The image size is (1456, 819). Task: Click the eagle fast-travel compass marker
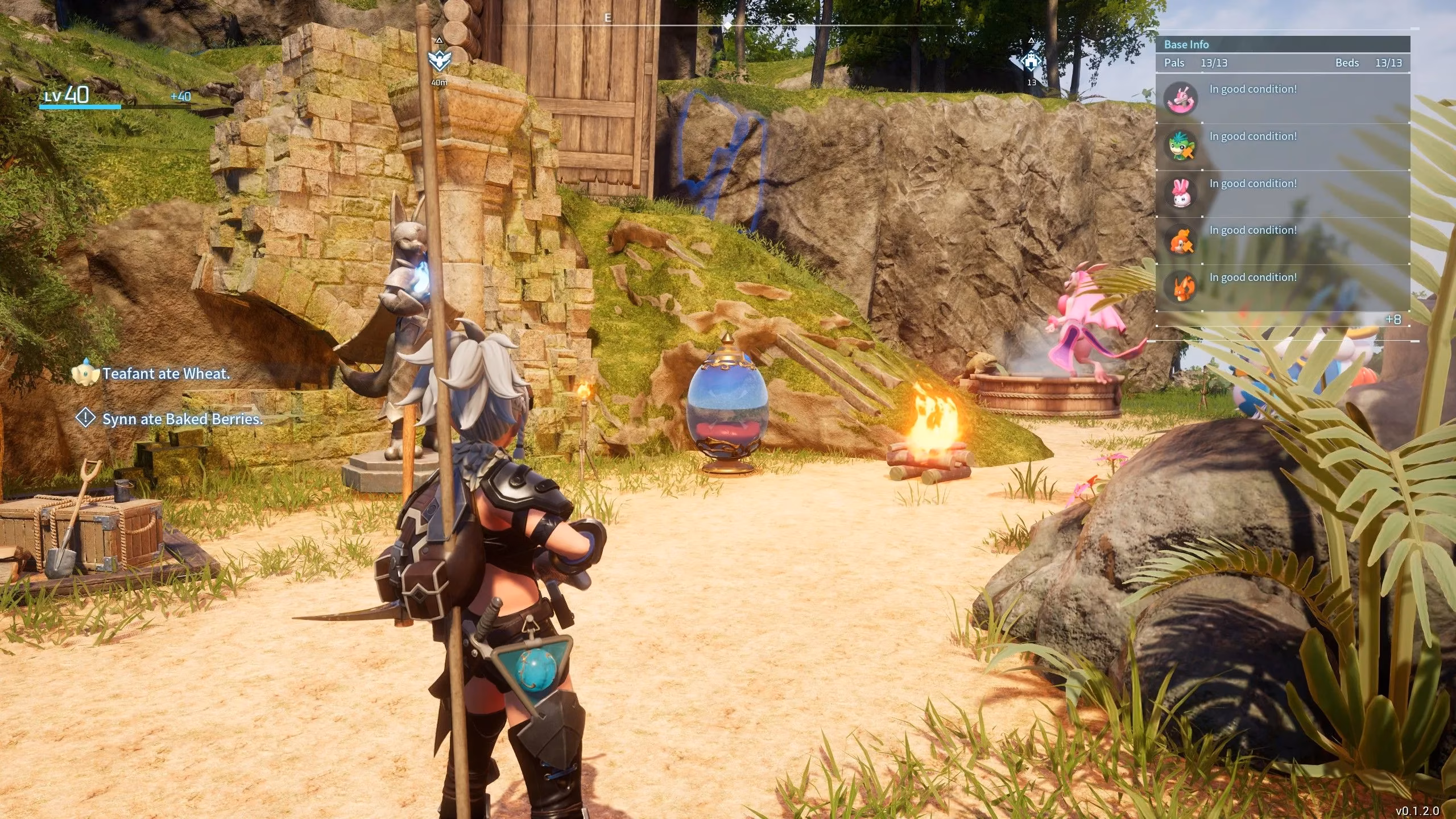point(439,60)
